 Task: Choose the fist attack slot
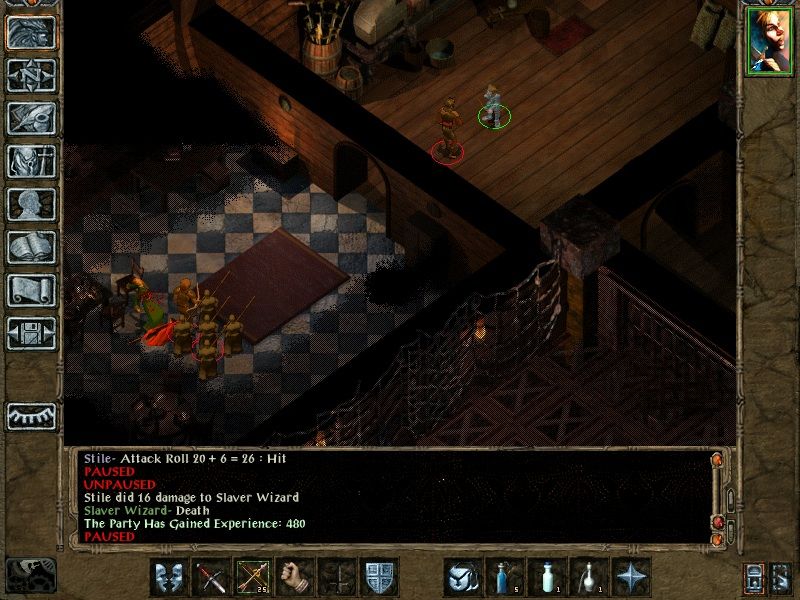click(x=295, y=577)
